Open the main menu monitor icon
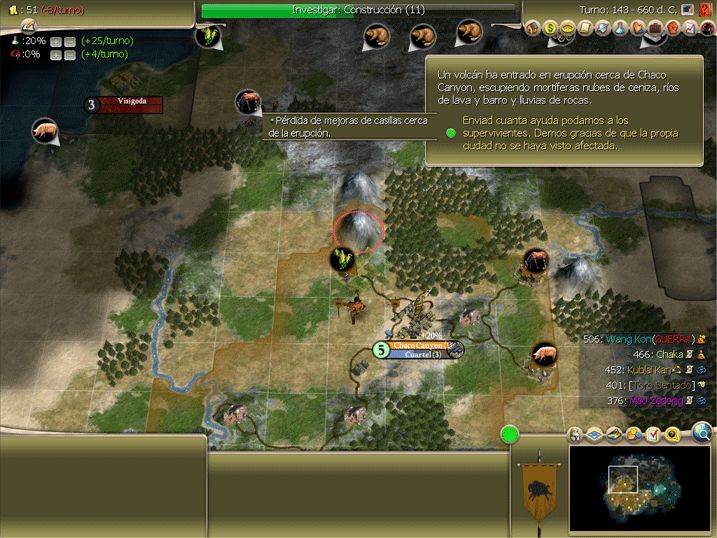 pyautogui.click(x=688, y=10)
